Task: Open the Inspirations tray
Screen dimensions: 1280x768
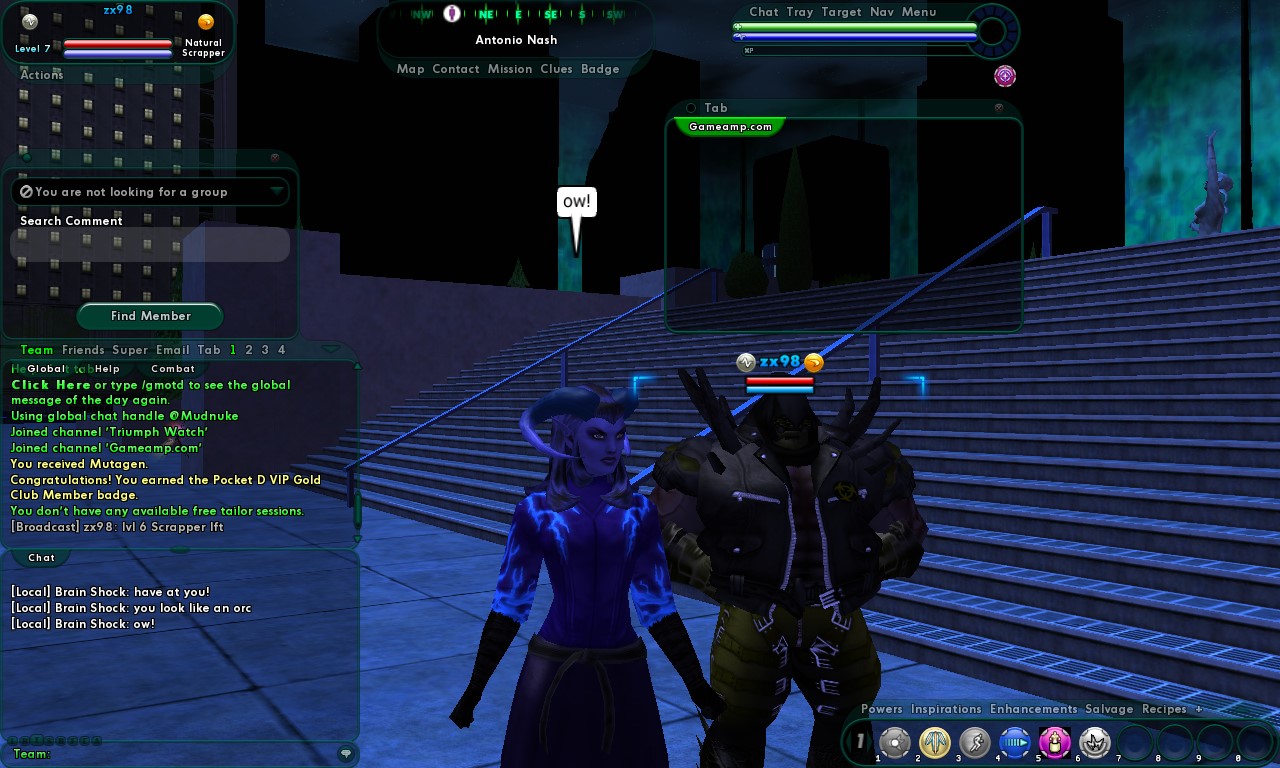Action: pos(946,709)
